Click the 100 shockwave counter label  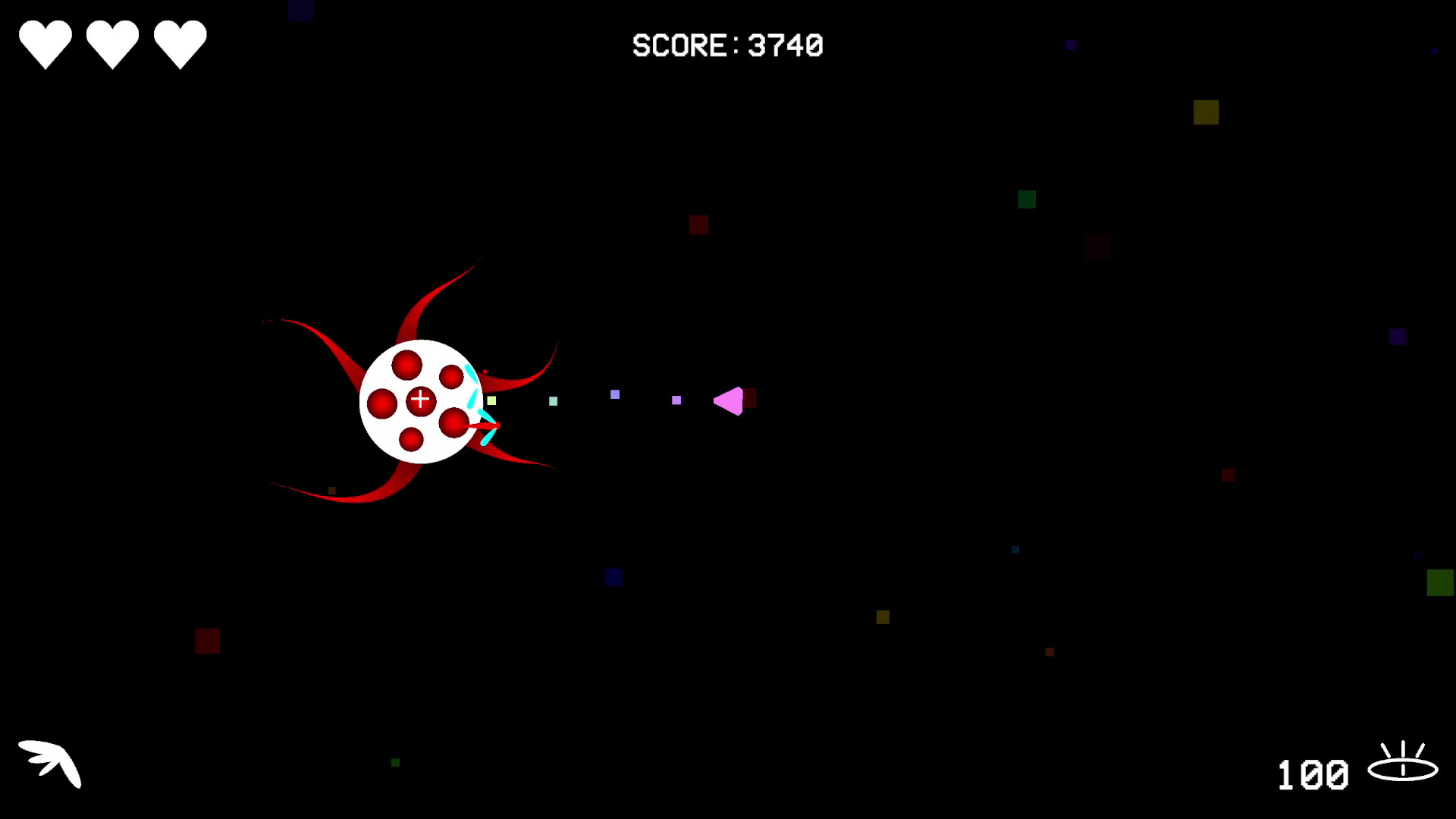[1314, 773]
